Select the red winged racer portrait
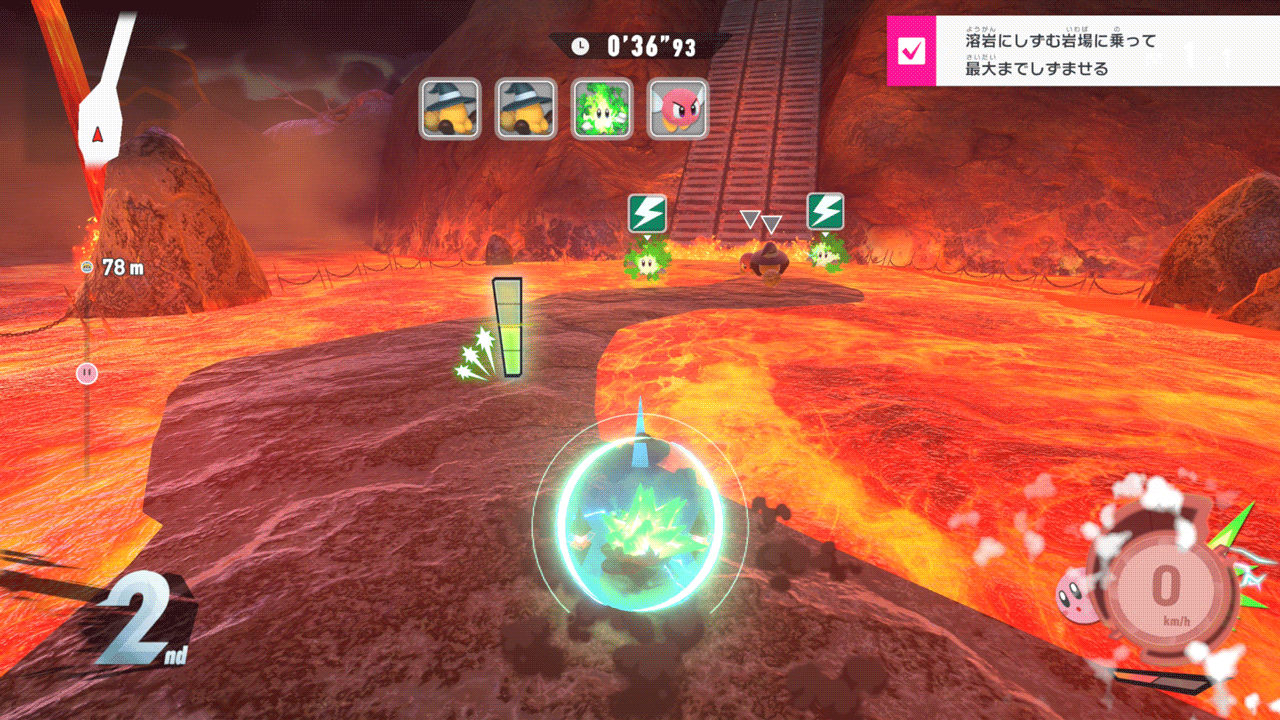 point(678,109)
